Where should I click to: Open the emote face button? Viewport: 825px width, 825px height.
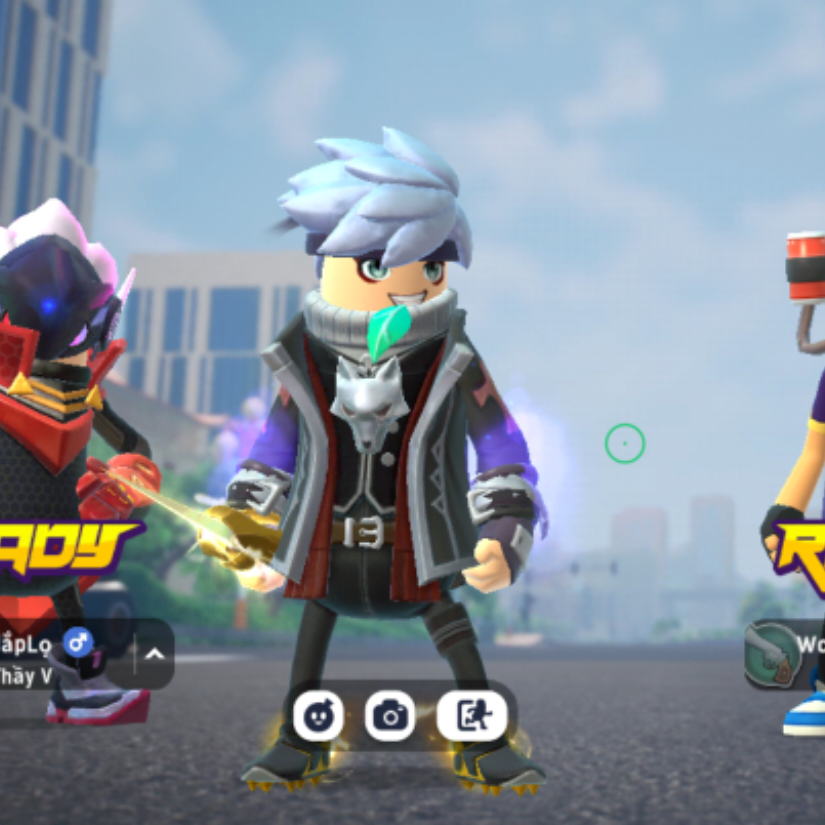(x=318, y=715)
